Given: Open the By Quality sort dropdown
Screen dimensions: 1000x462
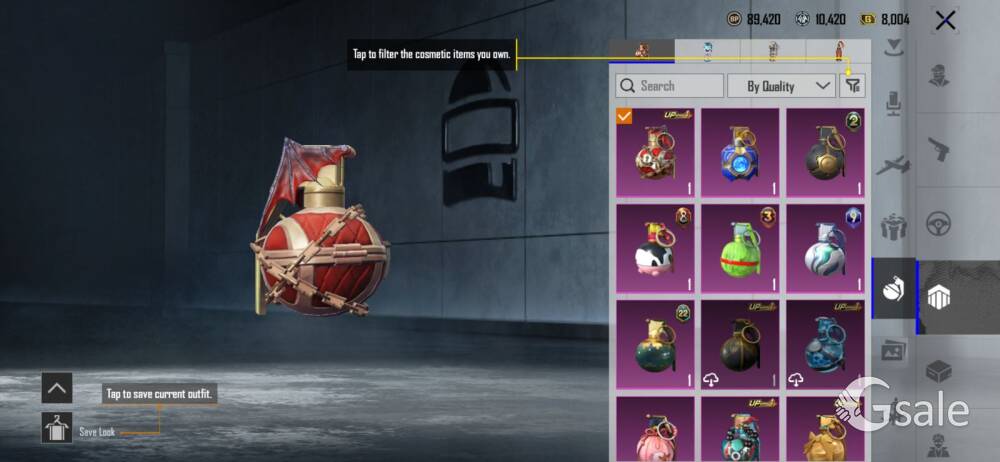Looking at the screenshot, I should 781,86.
